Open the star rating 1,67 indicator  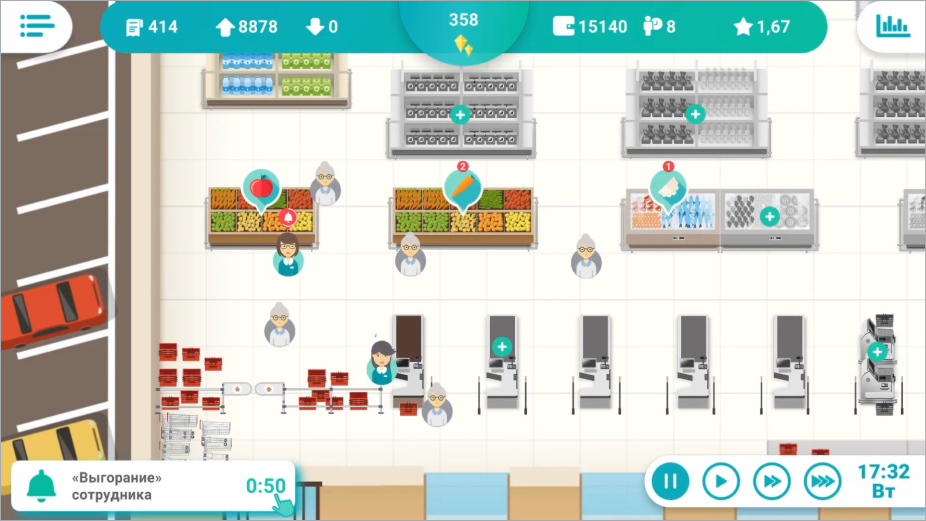762,27
